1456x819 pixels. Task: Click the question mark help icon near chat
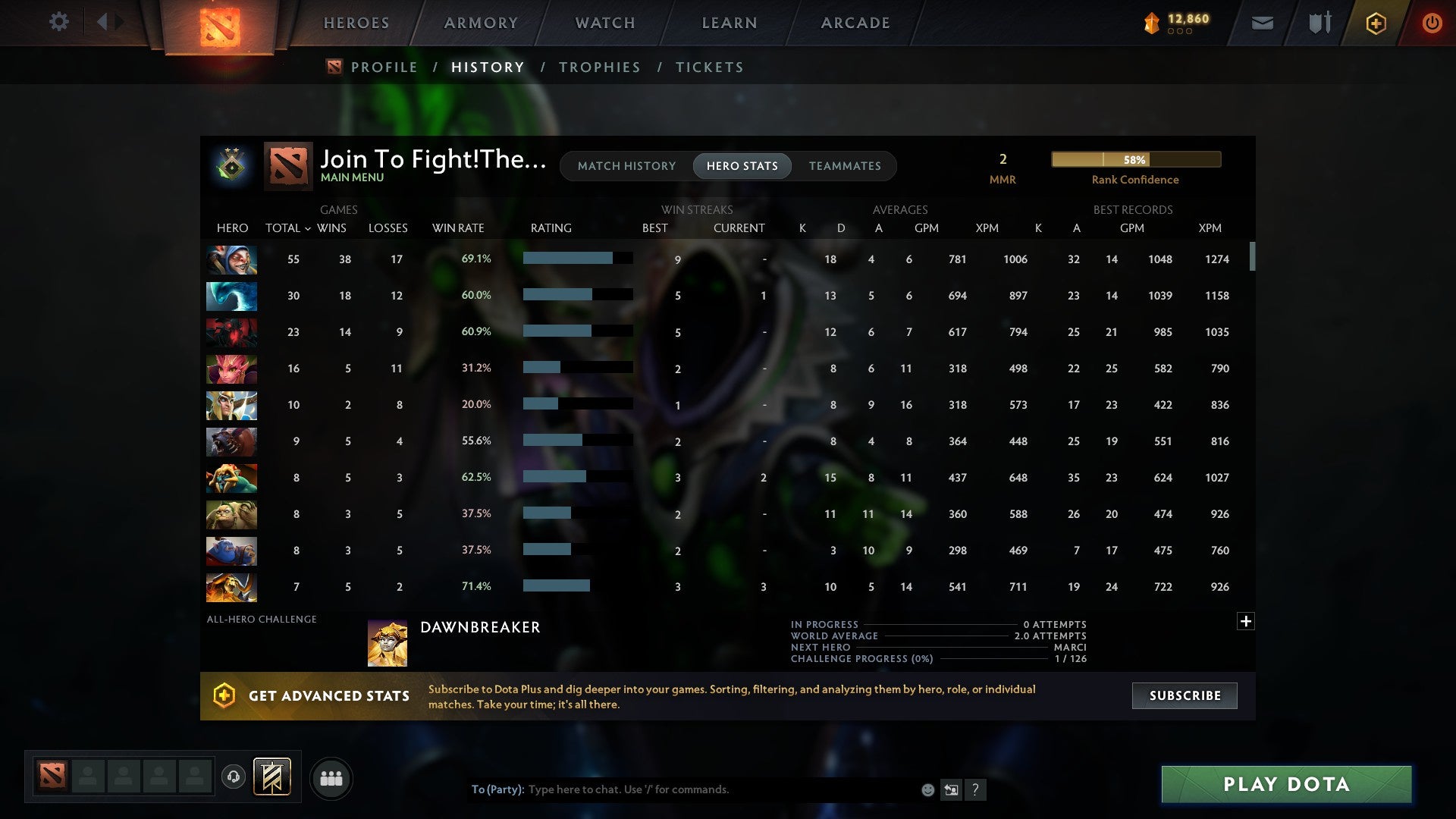[976, 789]
